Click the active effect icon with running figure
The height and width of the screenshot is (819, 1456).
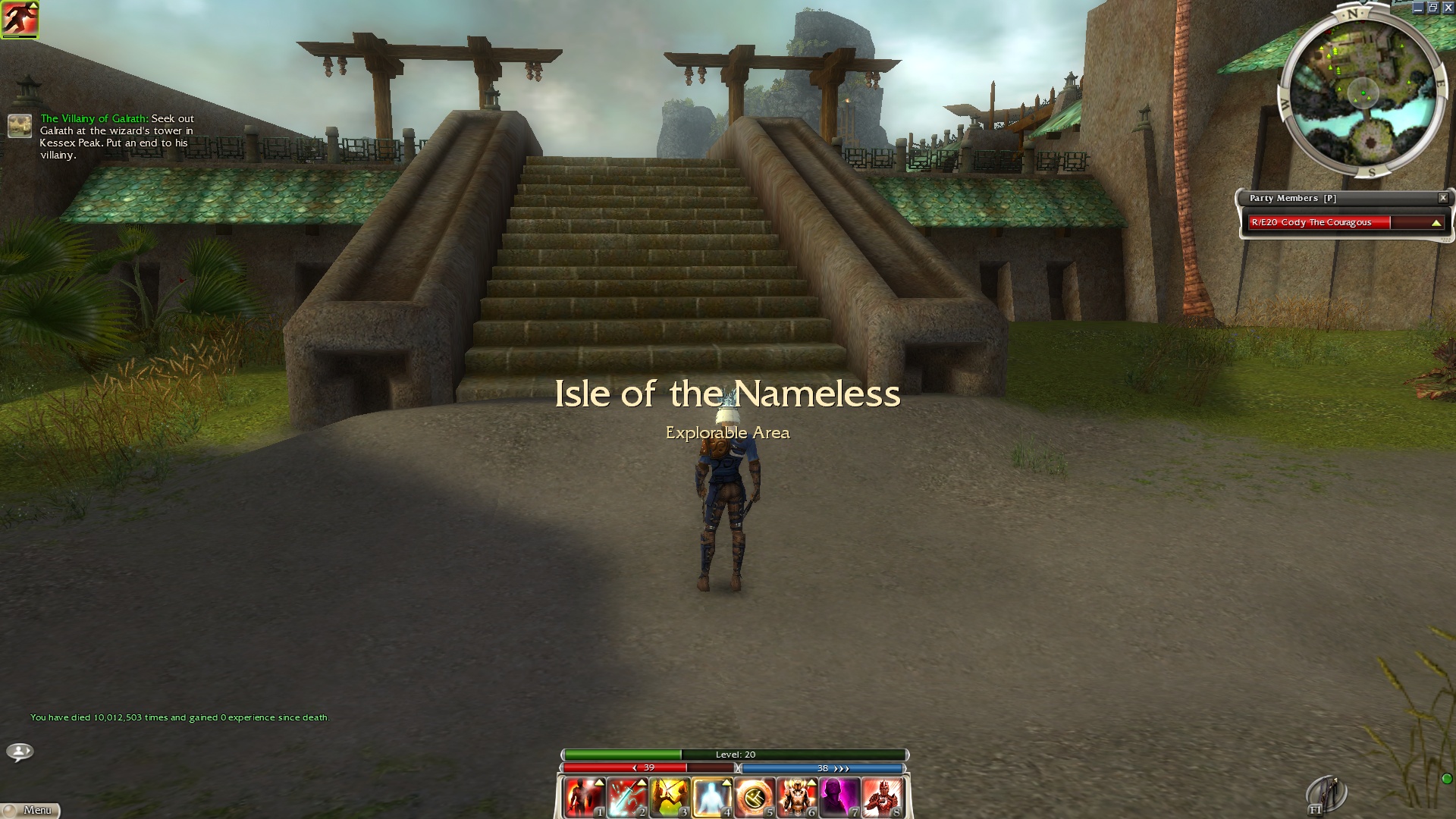click(20, 19)
